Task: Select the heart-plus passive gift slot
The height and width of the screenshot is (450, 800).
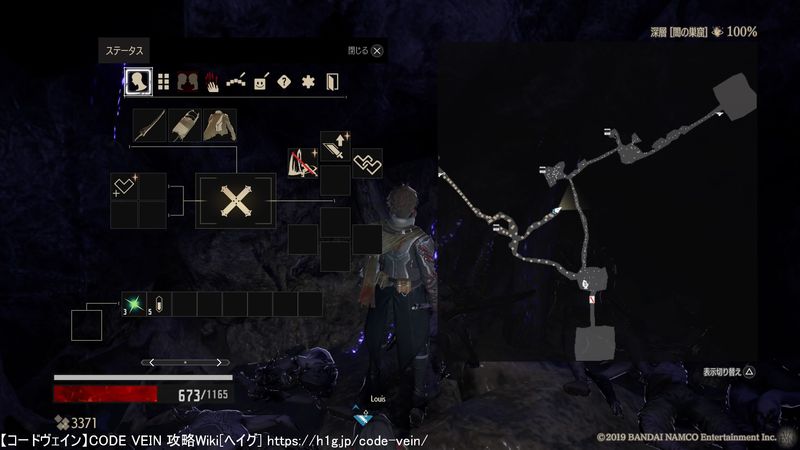Action: [124, 186]
